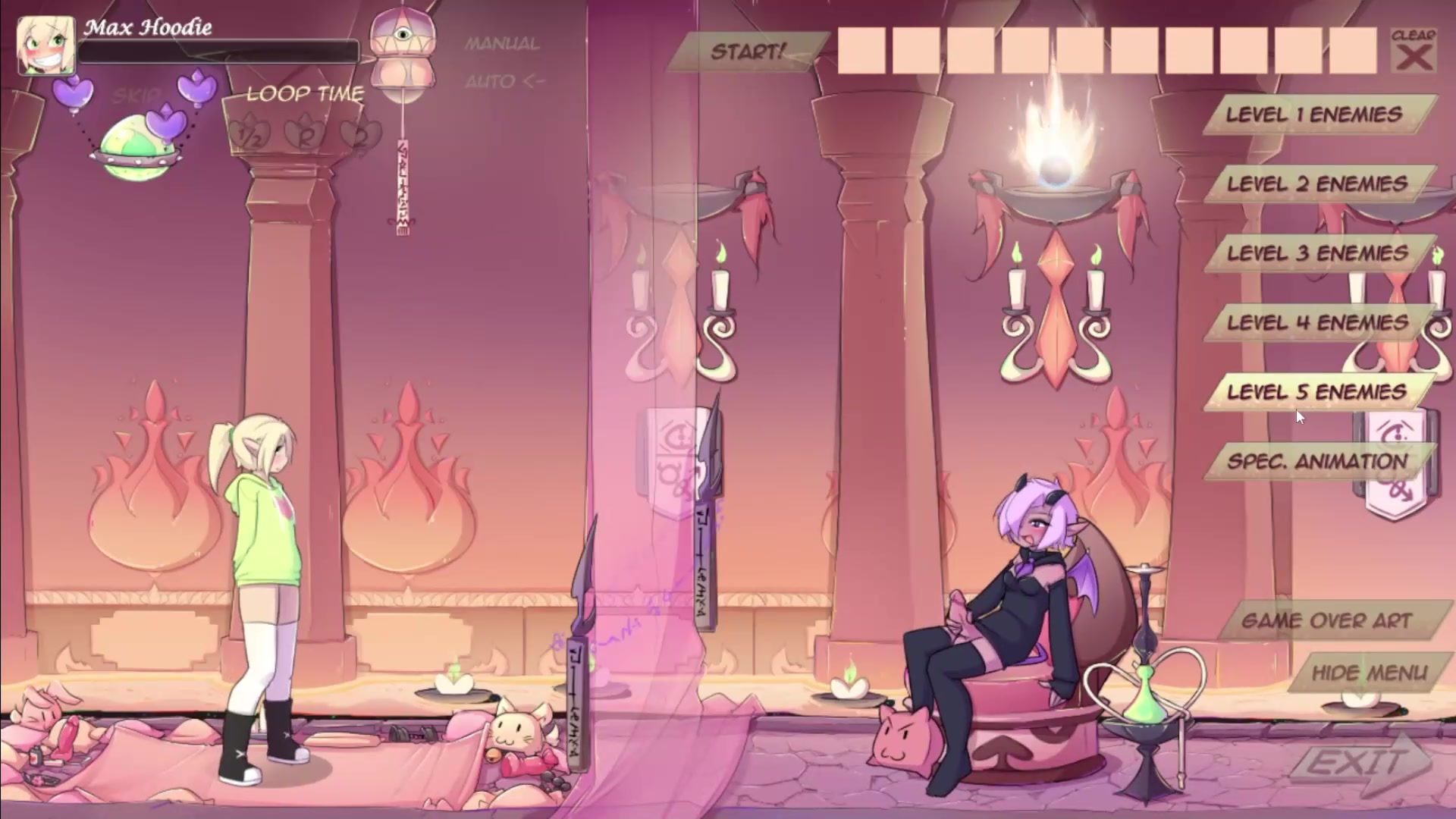
Task: Switch to Manual mode
Action: tap(502, 44)
